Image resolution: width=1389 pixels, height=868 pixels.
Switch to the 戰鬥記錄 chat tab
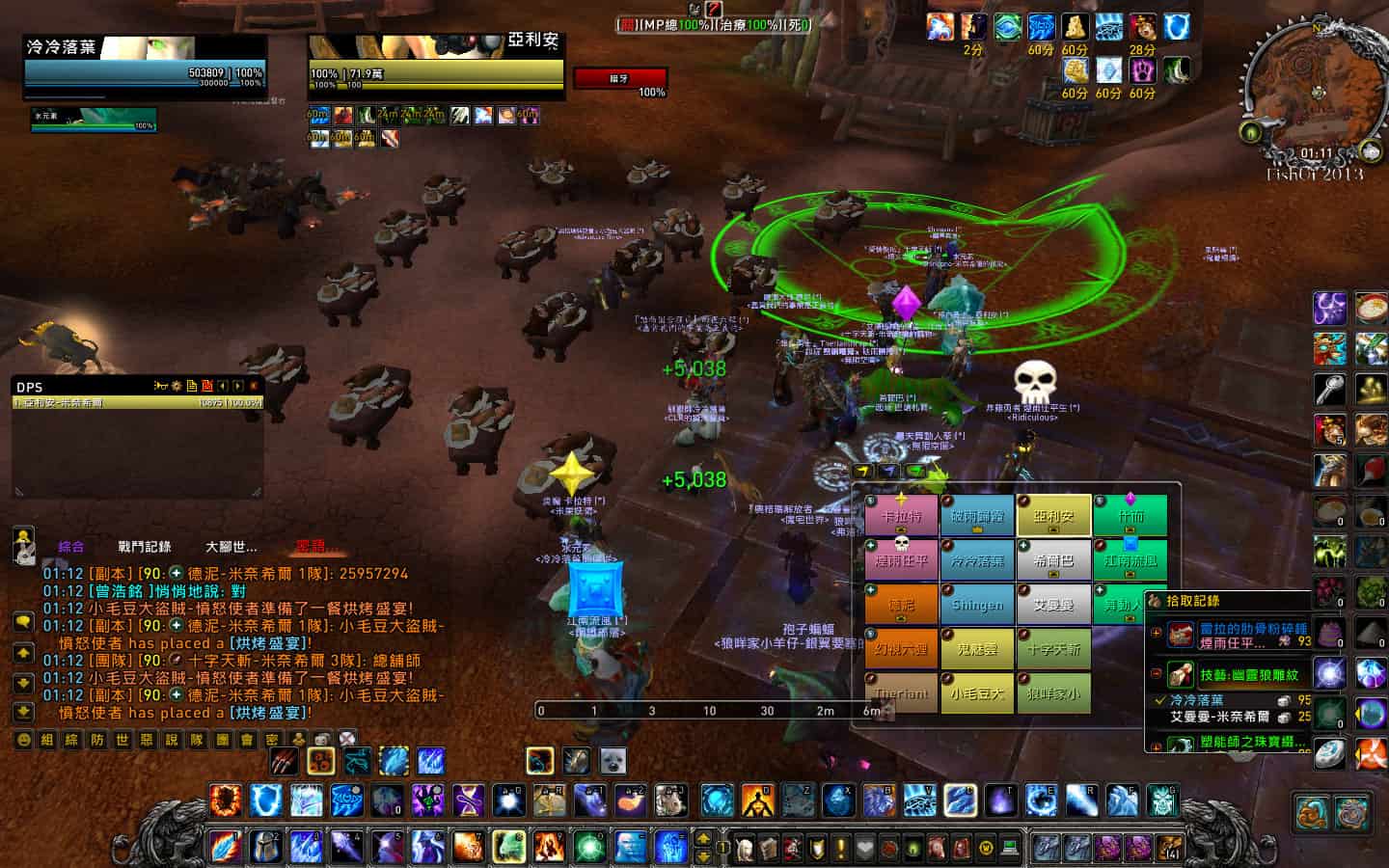(x=144, y=547)
